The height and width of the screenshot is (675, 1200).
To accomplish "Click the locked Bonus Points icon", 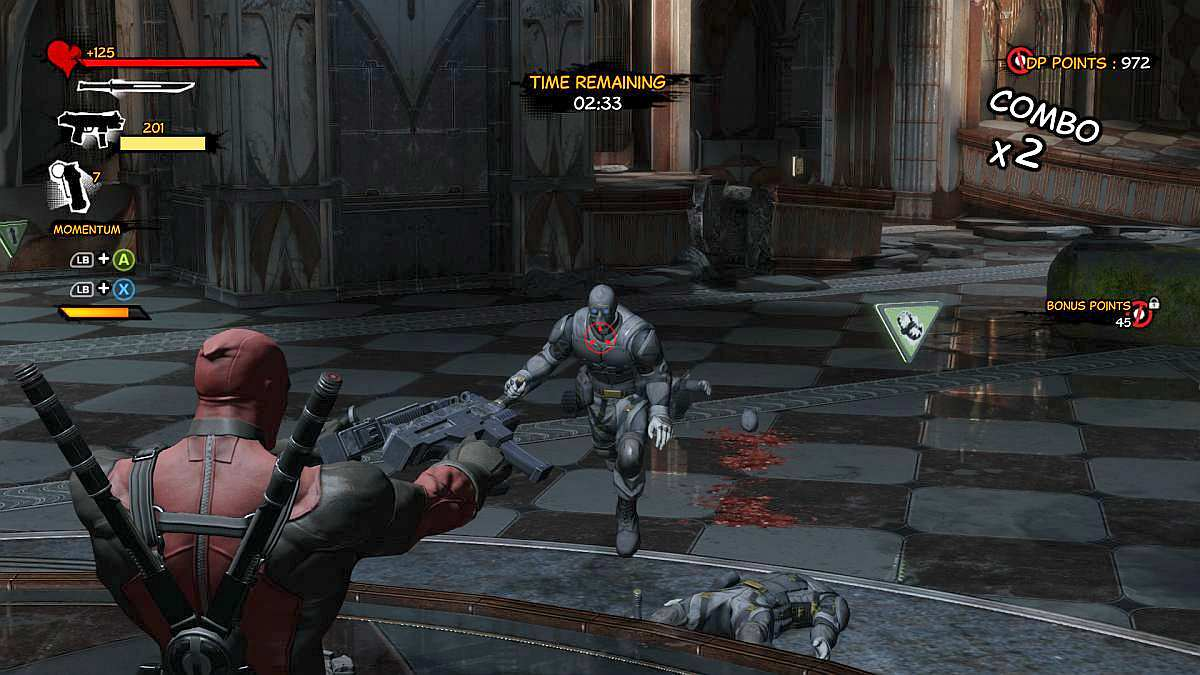I will coord(1146,314).
